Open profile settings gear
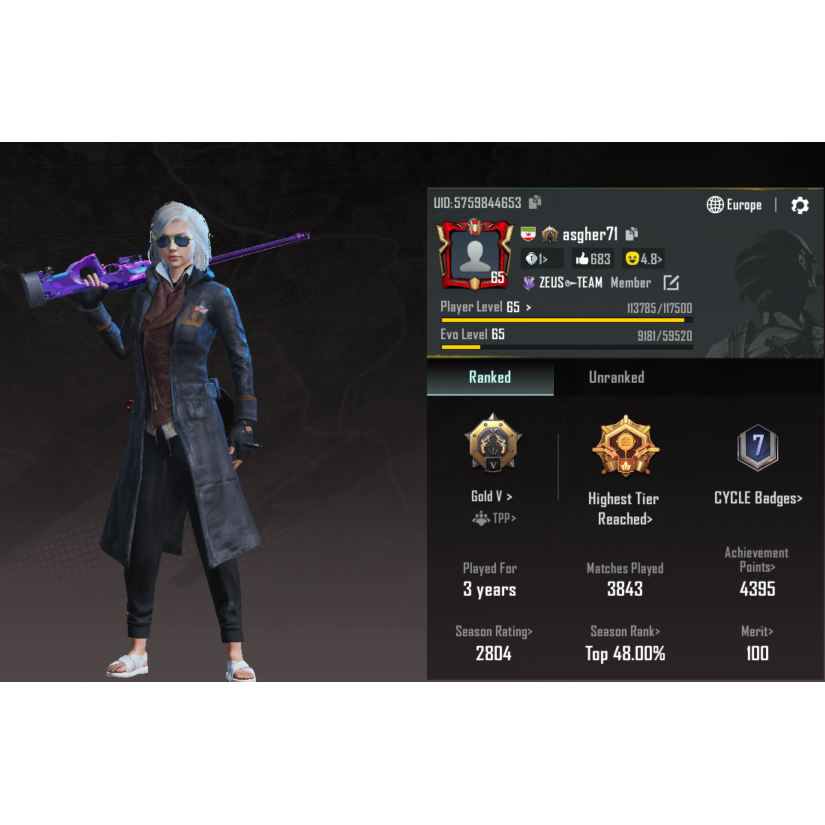 800,205
